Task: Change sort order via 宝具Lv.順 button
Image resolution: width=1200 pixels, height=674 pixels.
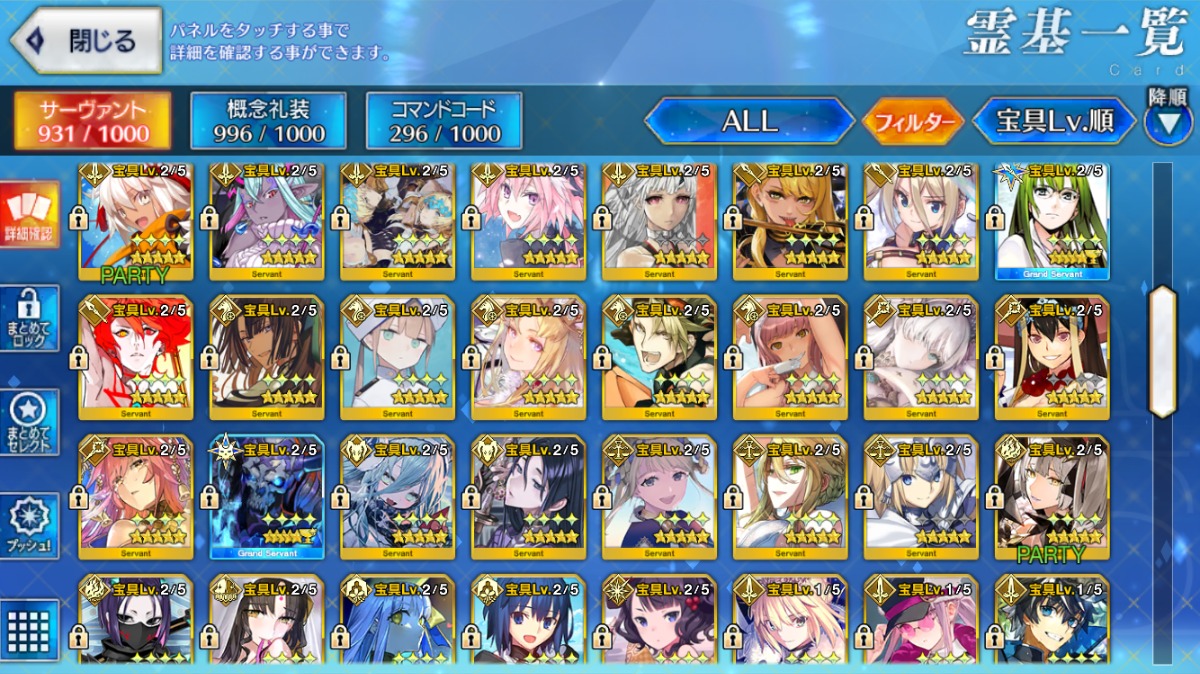Action: pos(1054,122)
